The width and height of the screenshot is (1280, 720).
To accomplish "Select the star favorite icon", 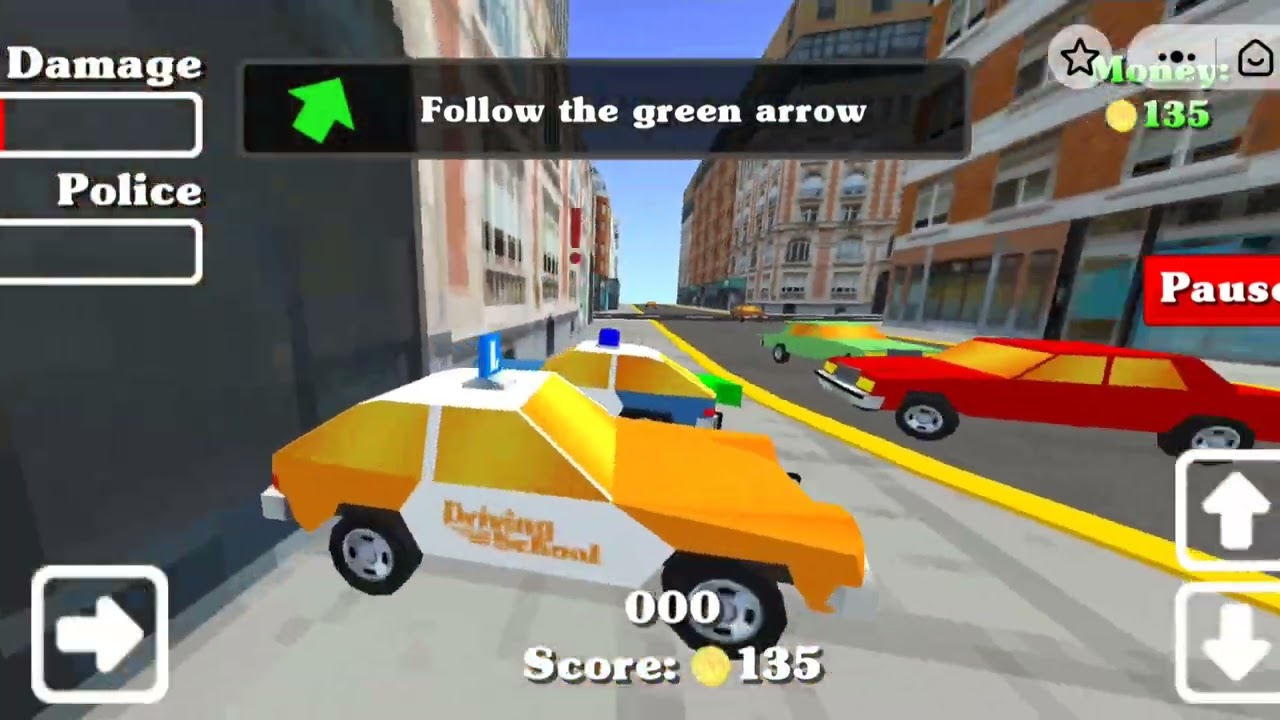I will [x=1080, y=57].
